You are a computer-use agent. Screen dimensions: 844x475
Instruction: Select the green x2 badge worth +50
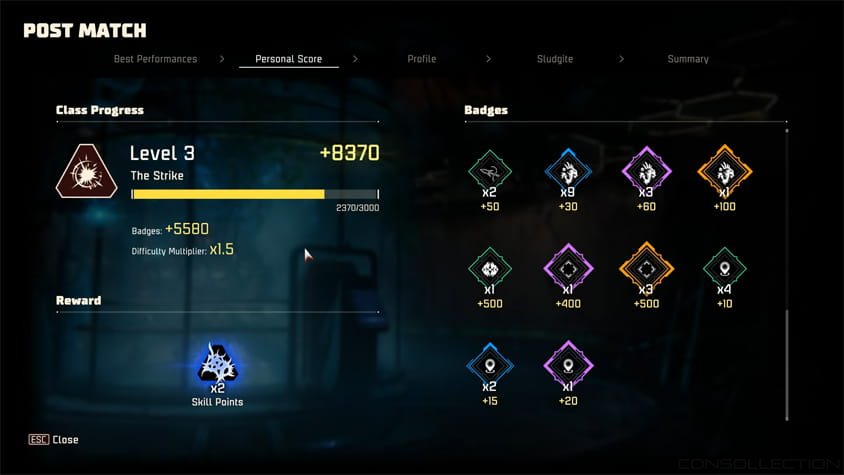[x=490, y=171]
